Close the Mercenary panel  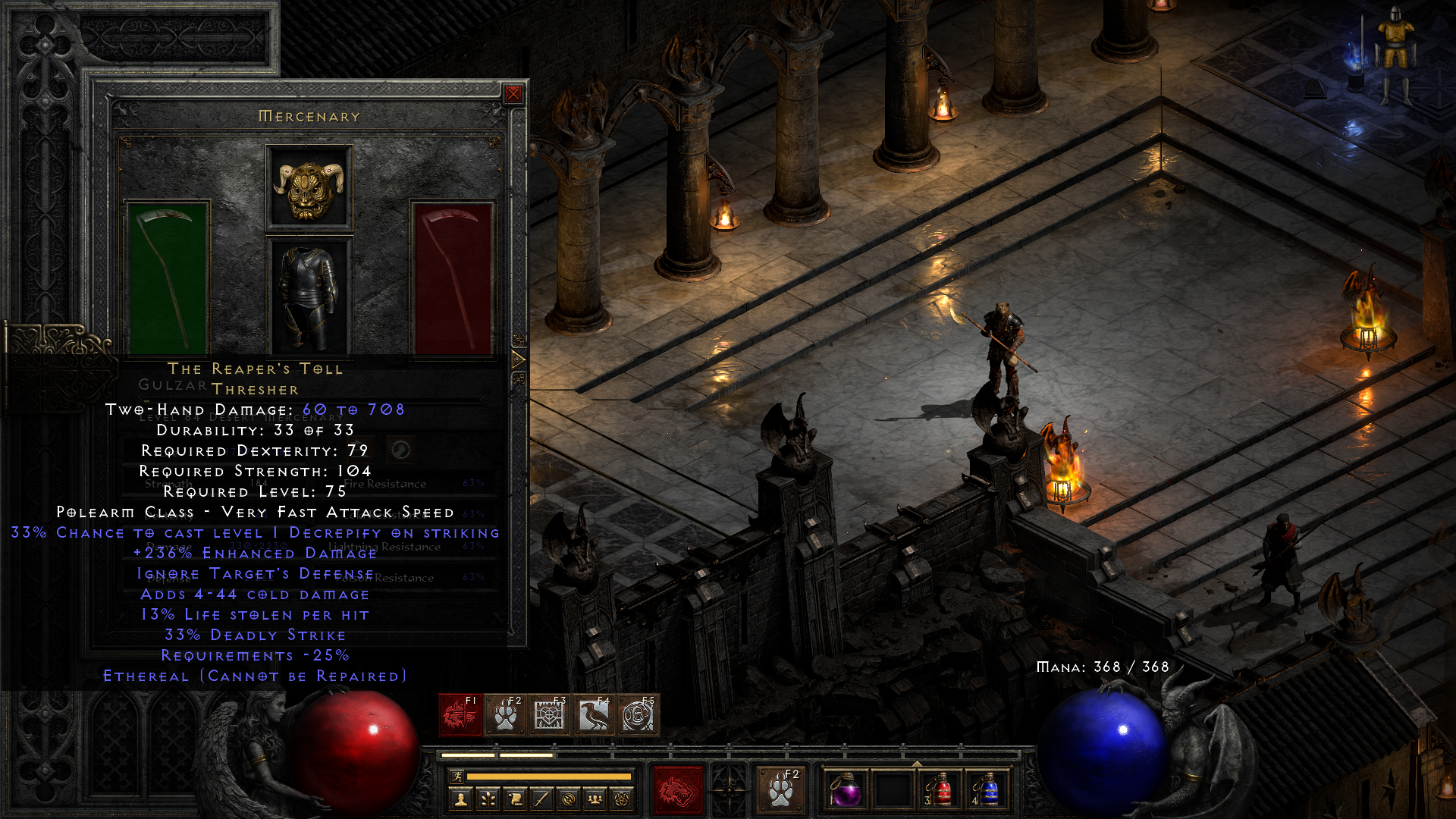click(513, 94)
